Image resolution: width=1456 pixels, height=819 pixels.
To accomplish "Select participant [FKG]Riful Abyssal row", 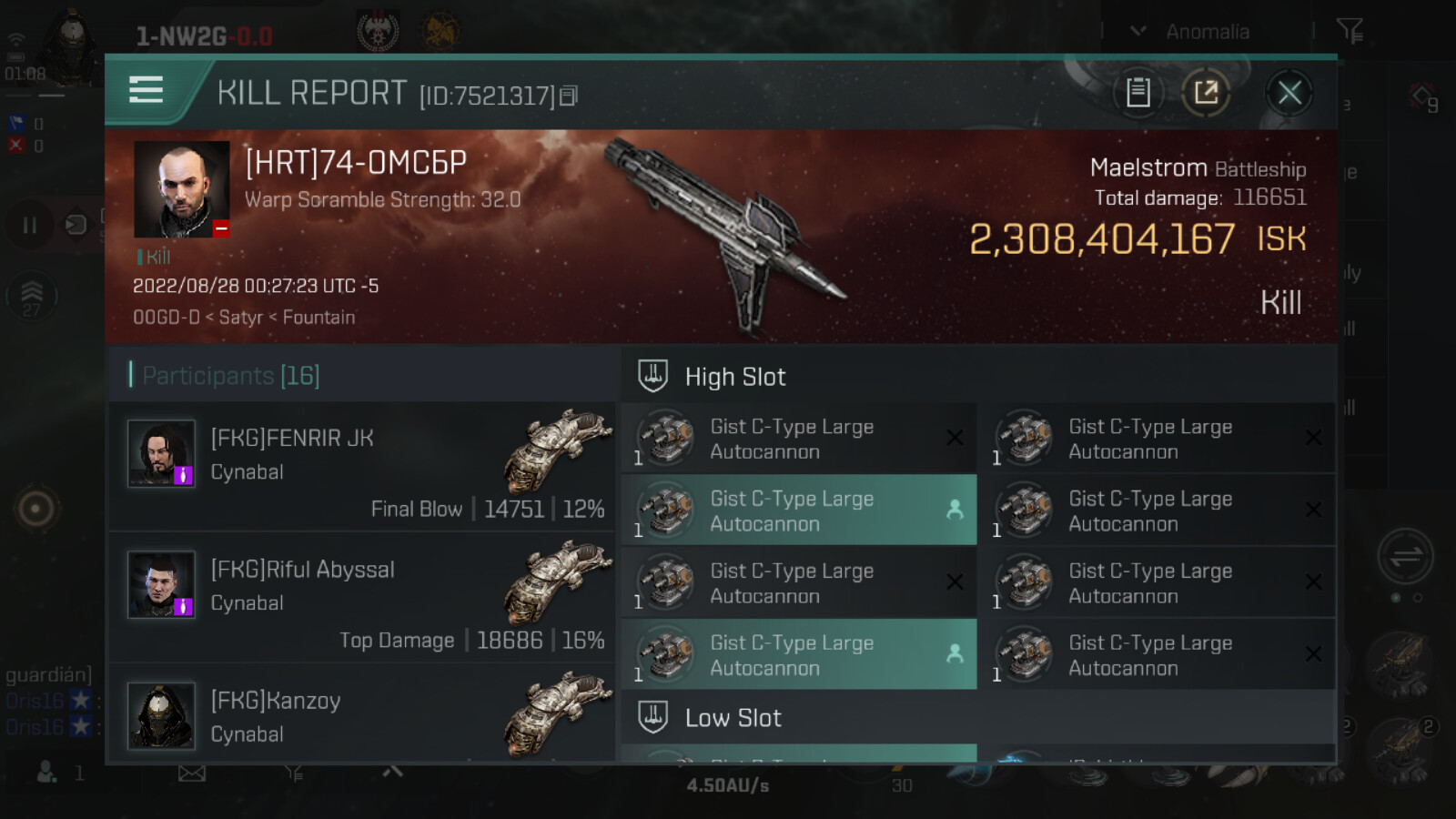I will click(362, 597).
